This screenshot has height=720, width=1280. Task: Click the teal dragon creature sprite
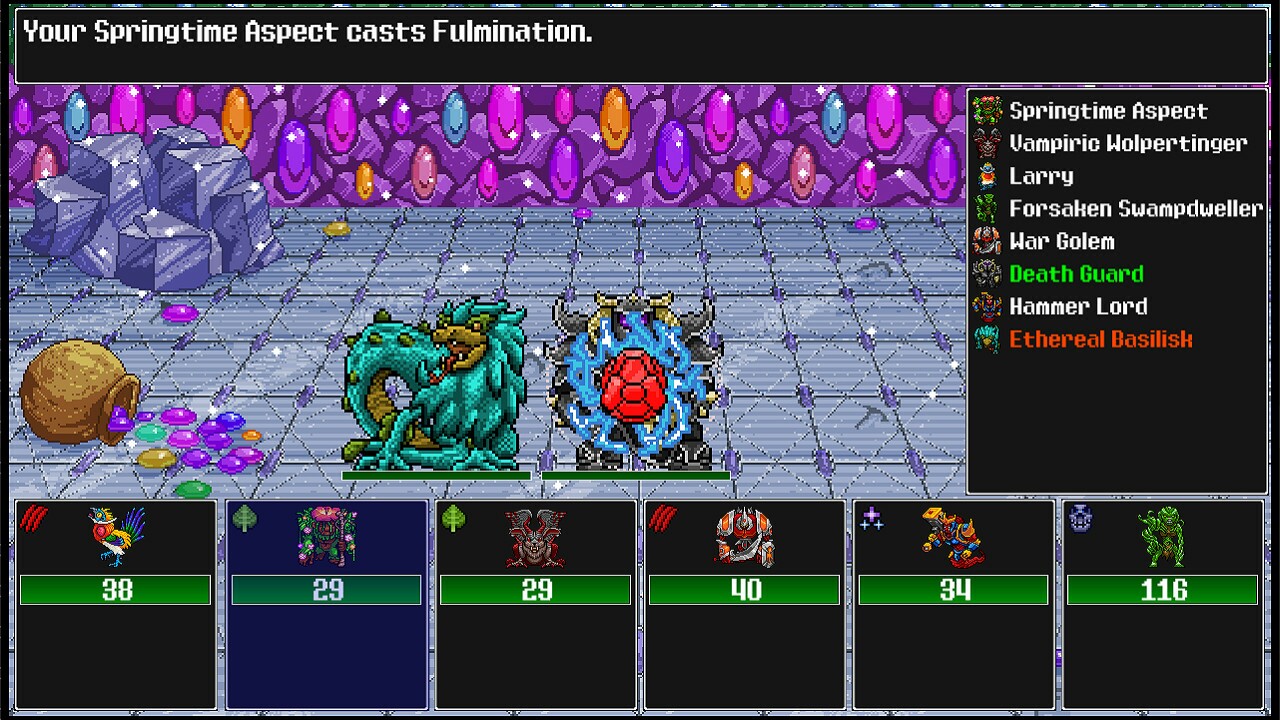pyautogui.click(x=430, y=390)
